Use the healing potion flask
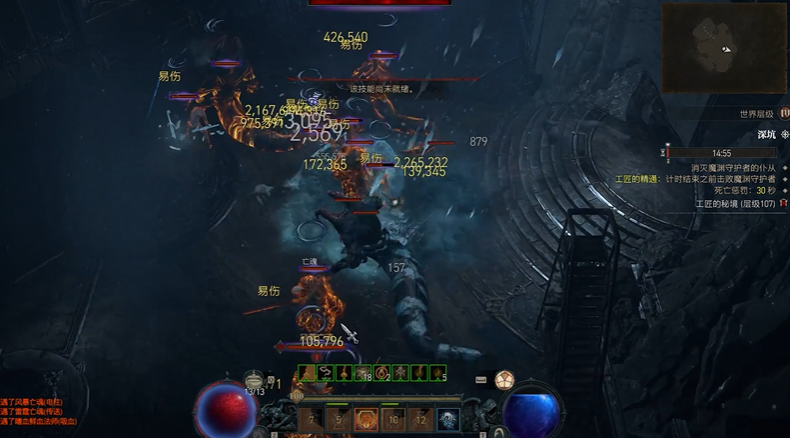Viewport: 790px width, 438px height. coord(255,380)
